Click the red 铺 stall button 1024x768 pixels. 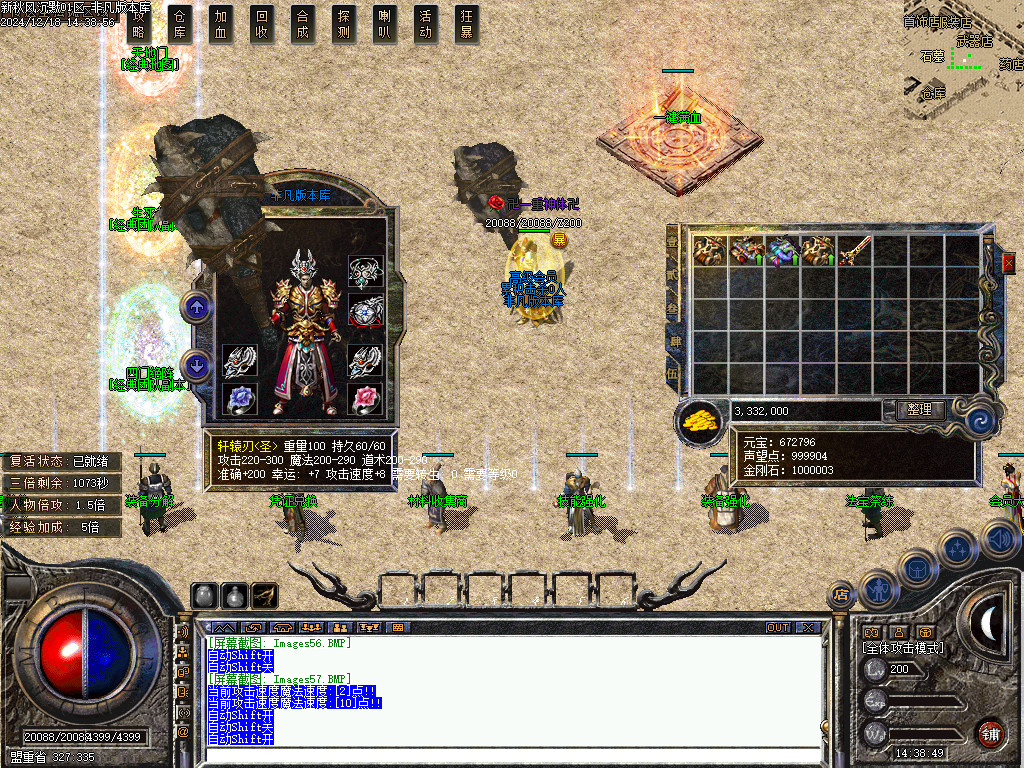tap(989, 733)
